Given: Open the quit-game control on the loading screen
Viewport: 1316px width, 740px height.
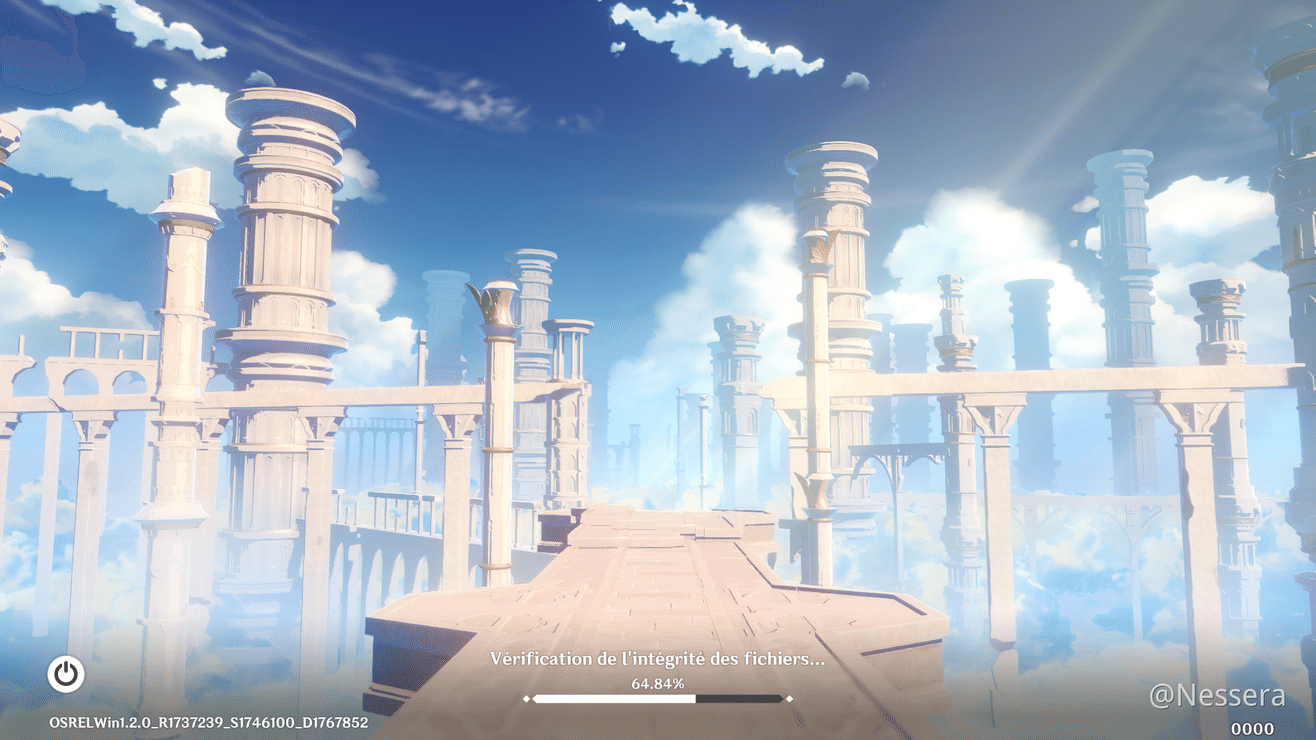Looking at the screenshot, I should click(66, 674).
